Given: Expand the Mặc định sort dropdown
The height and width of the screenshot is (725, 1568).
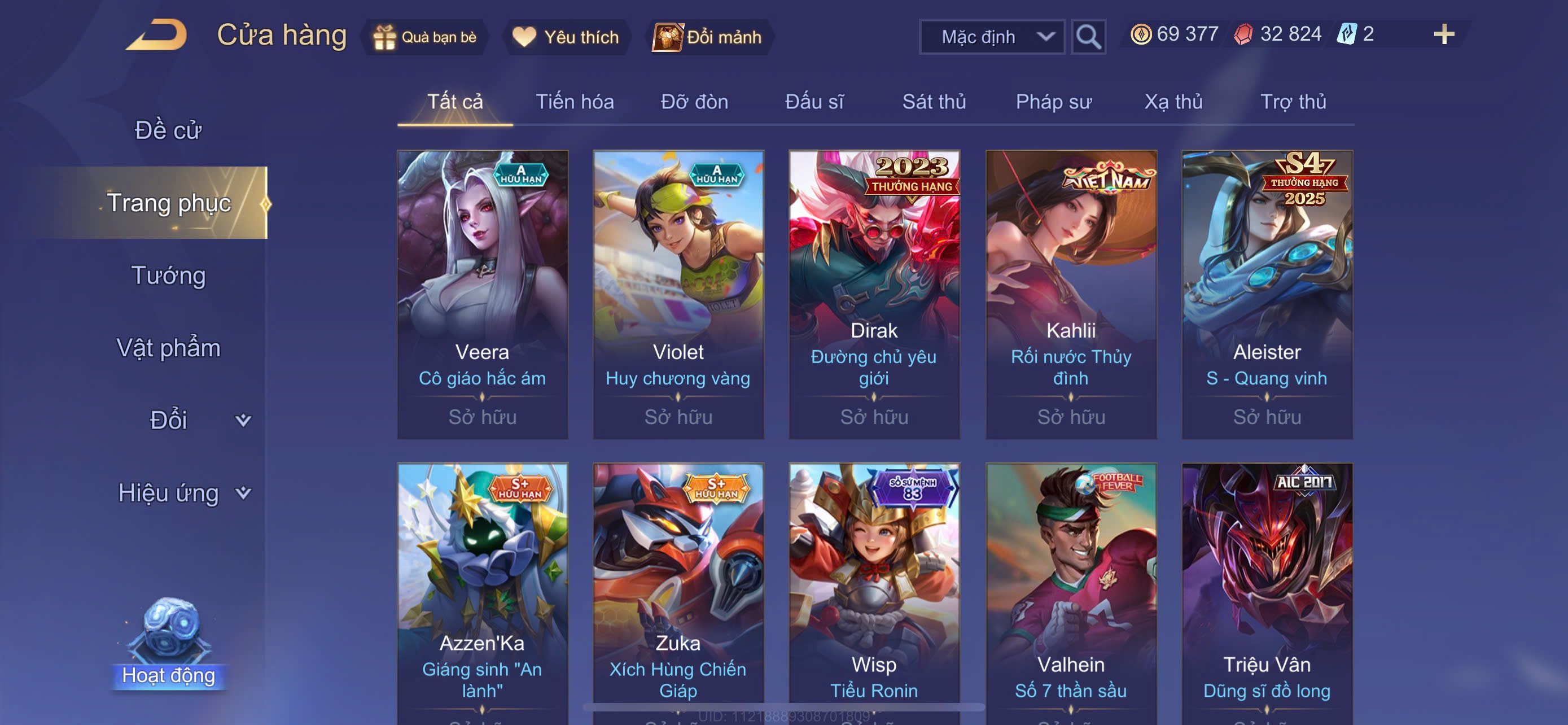Looking at the screenshot, I should coord(991,37).
